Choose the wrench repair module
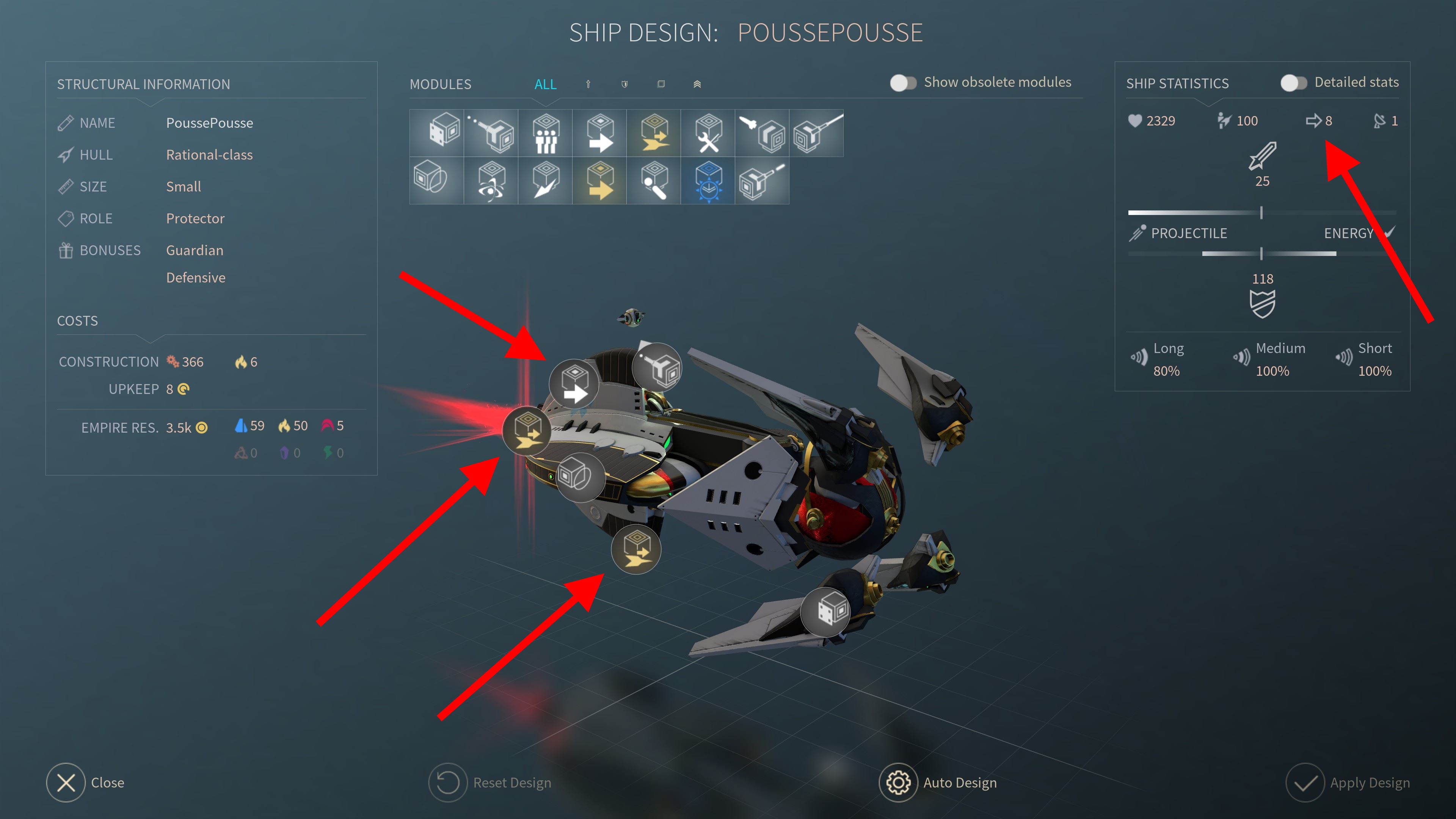 (x=708, y=133)
